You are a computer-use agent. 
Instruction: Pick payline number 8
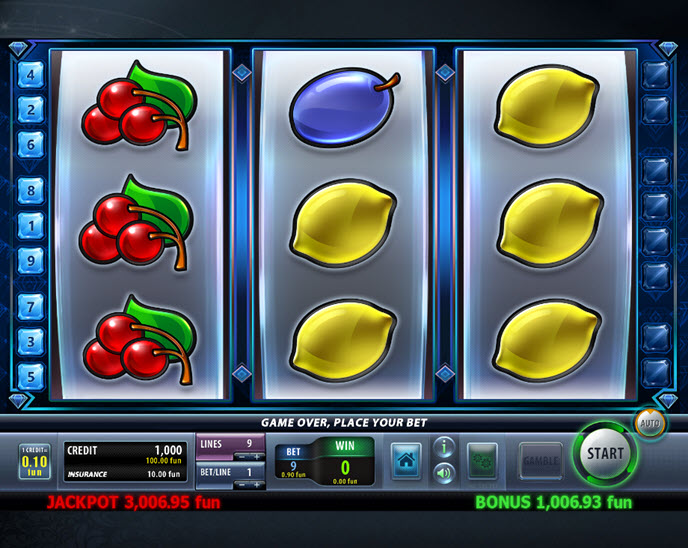[x=30, y=190]
